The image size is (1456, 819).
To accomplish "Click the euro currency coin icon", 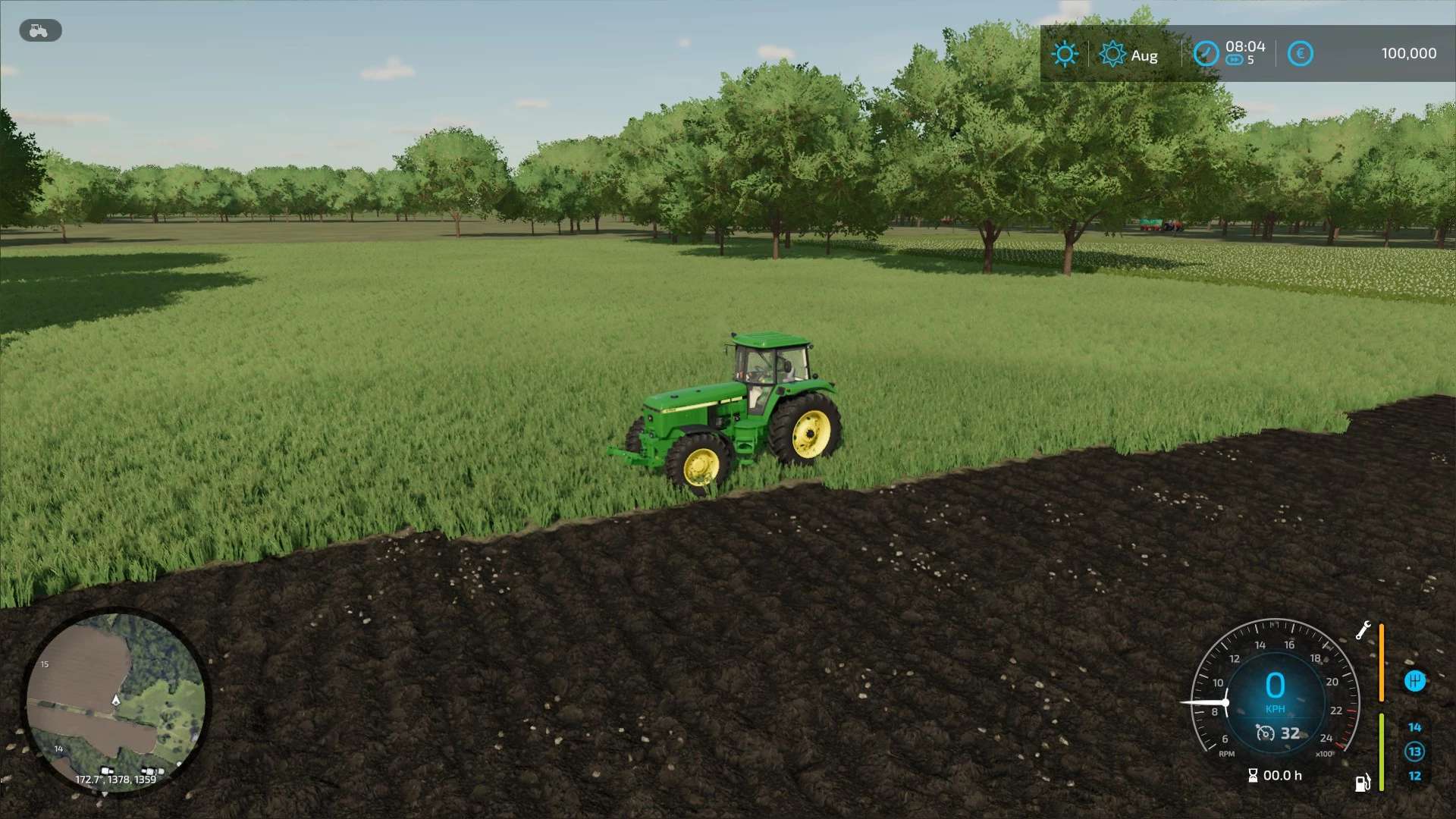I will [x=1300, y=53].
